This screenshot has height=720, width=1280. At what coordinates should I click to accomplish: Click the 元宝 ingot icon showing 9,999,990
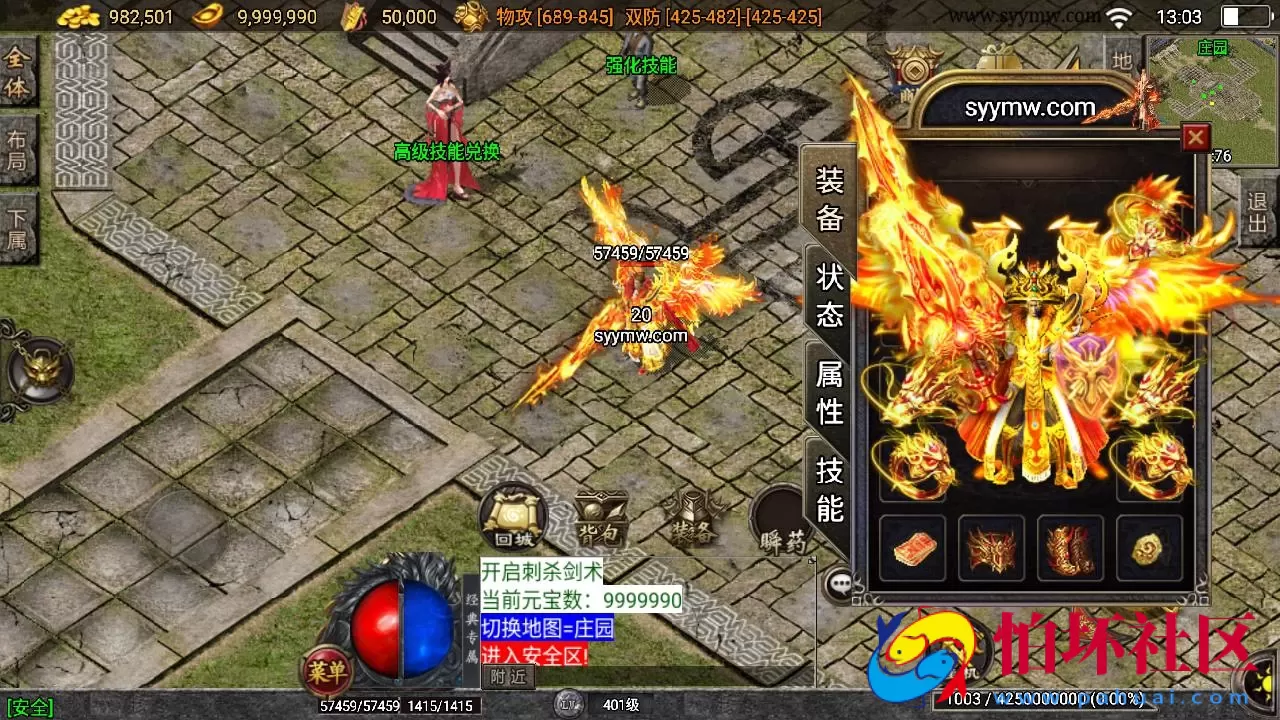coord(205,16)
